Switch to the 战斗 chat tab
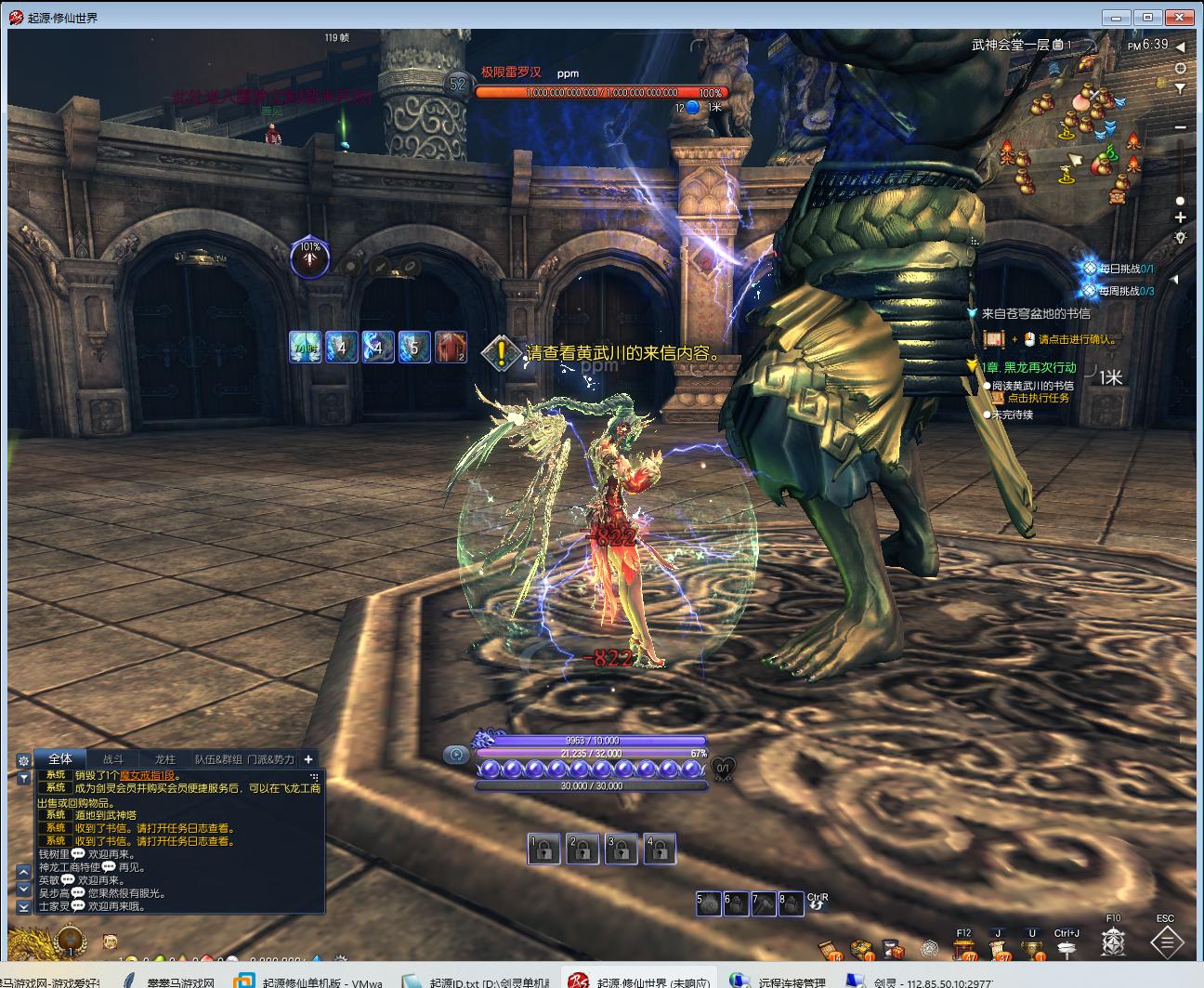 112,758
